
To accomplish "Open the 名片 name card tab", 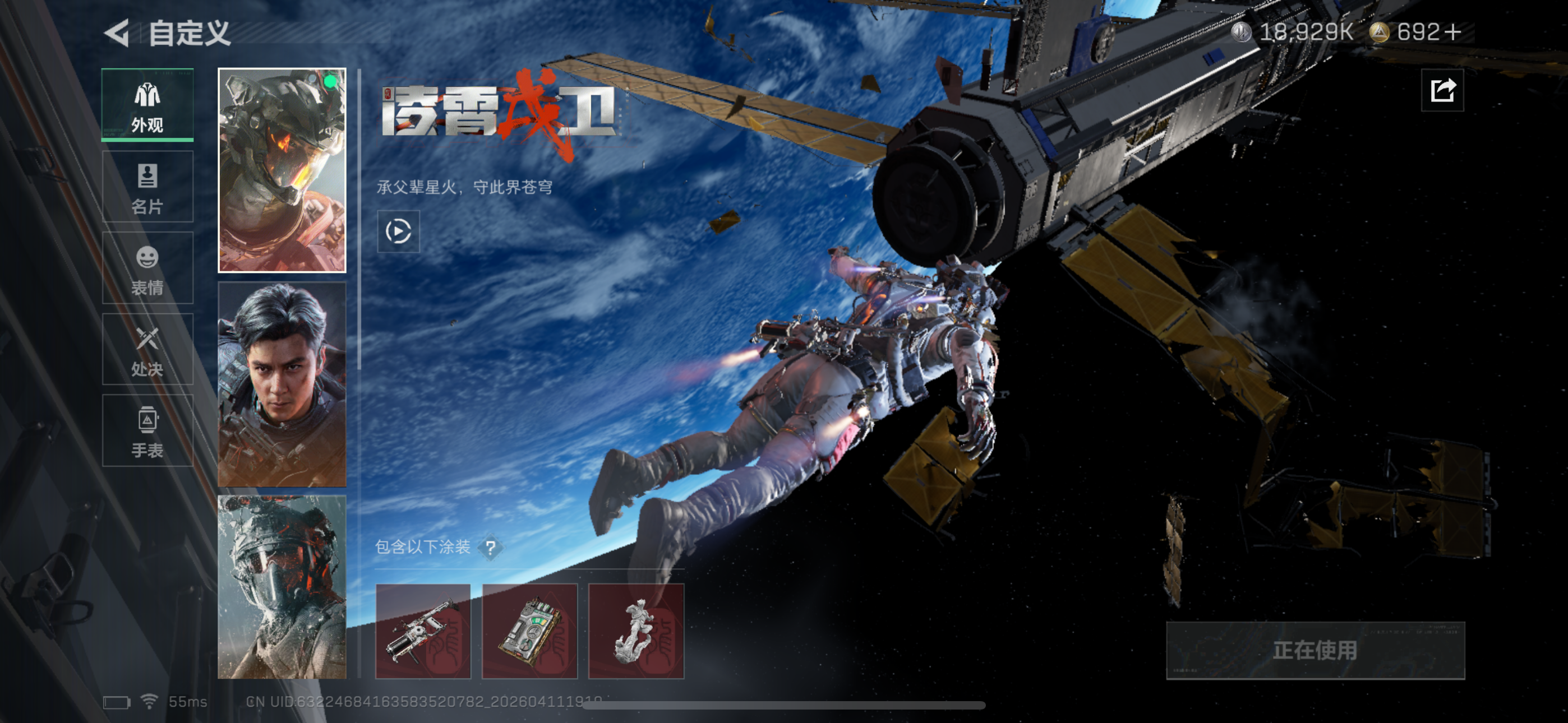I will point(147,187).
